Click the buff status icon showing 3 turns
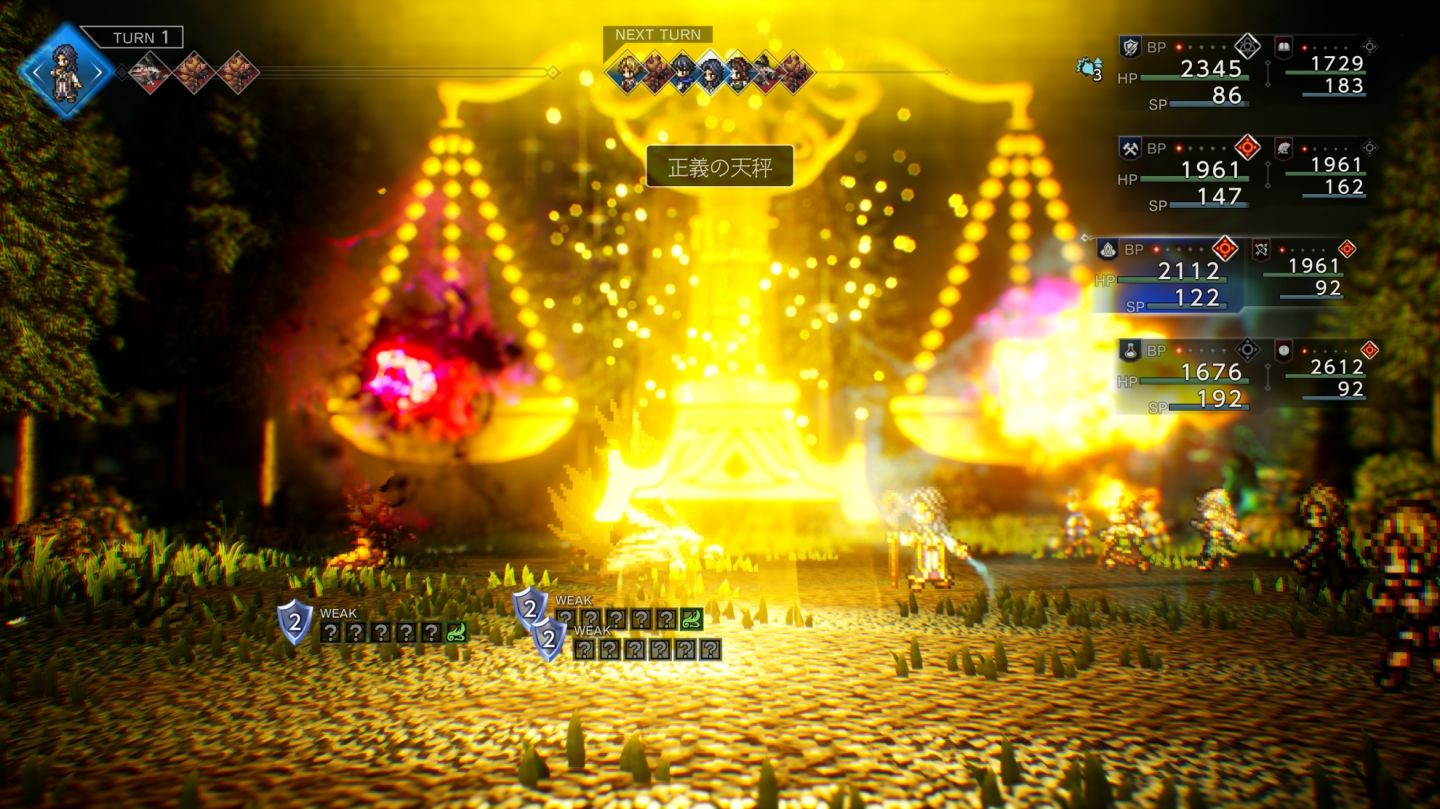Viewport: 1440px width, 809px height. point(1088,68)
